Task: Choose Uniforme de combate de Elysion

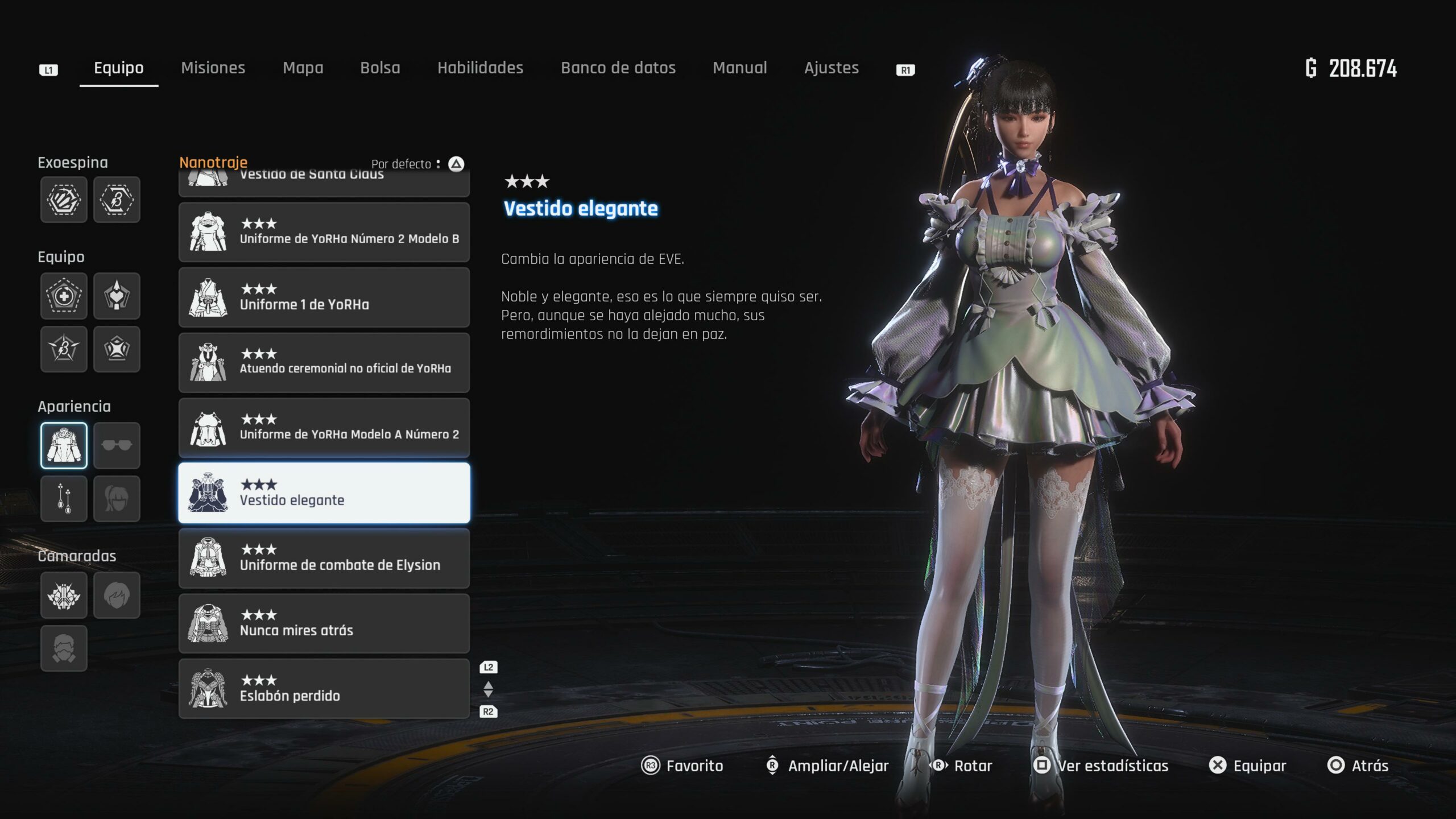Action: [x=324, y=558]
